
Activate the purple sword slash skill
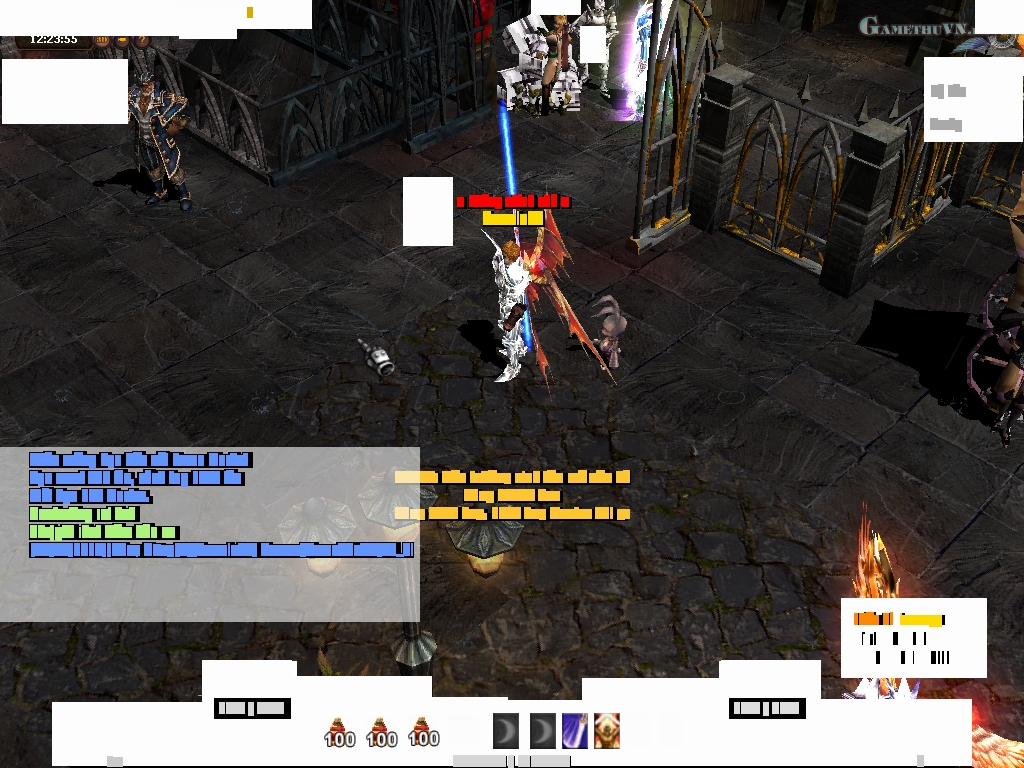(x=574, y=731)
